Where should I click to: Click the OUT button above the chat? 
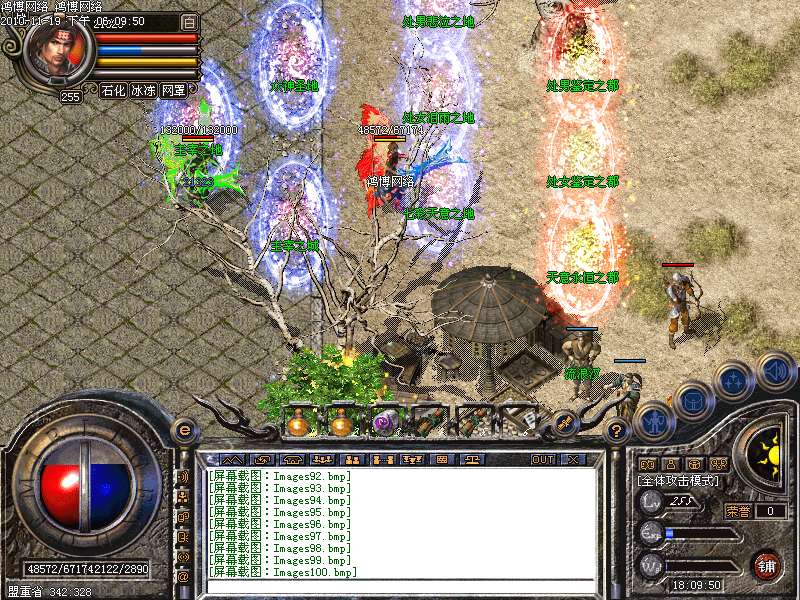click(x=542, y=459)
